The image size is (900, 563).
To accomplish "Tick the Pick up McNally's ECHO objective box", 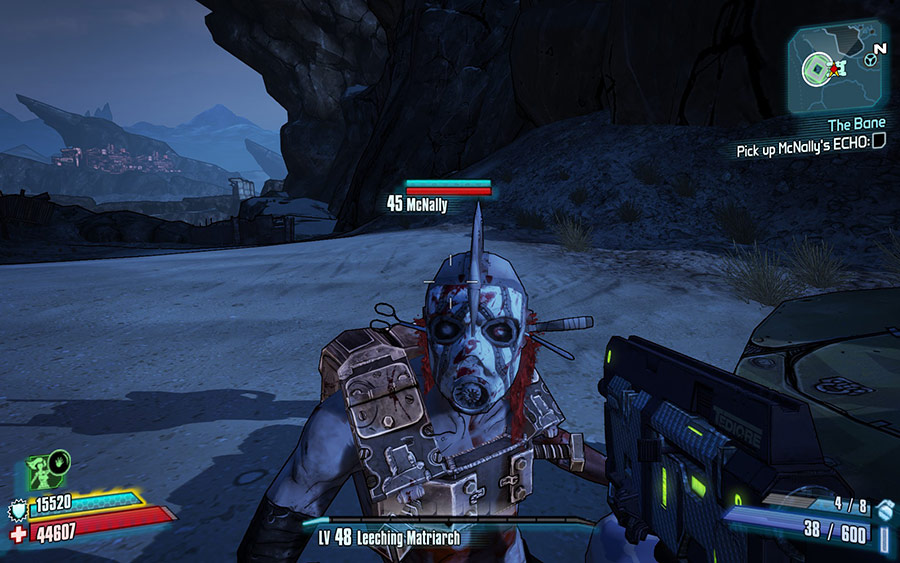I will pos(878,142).
